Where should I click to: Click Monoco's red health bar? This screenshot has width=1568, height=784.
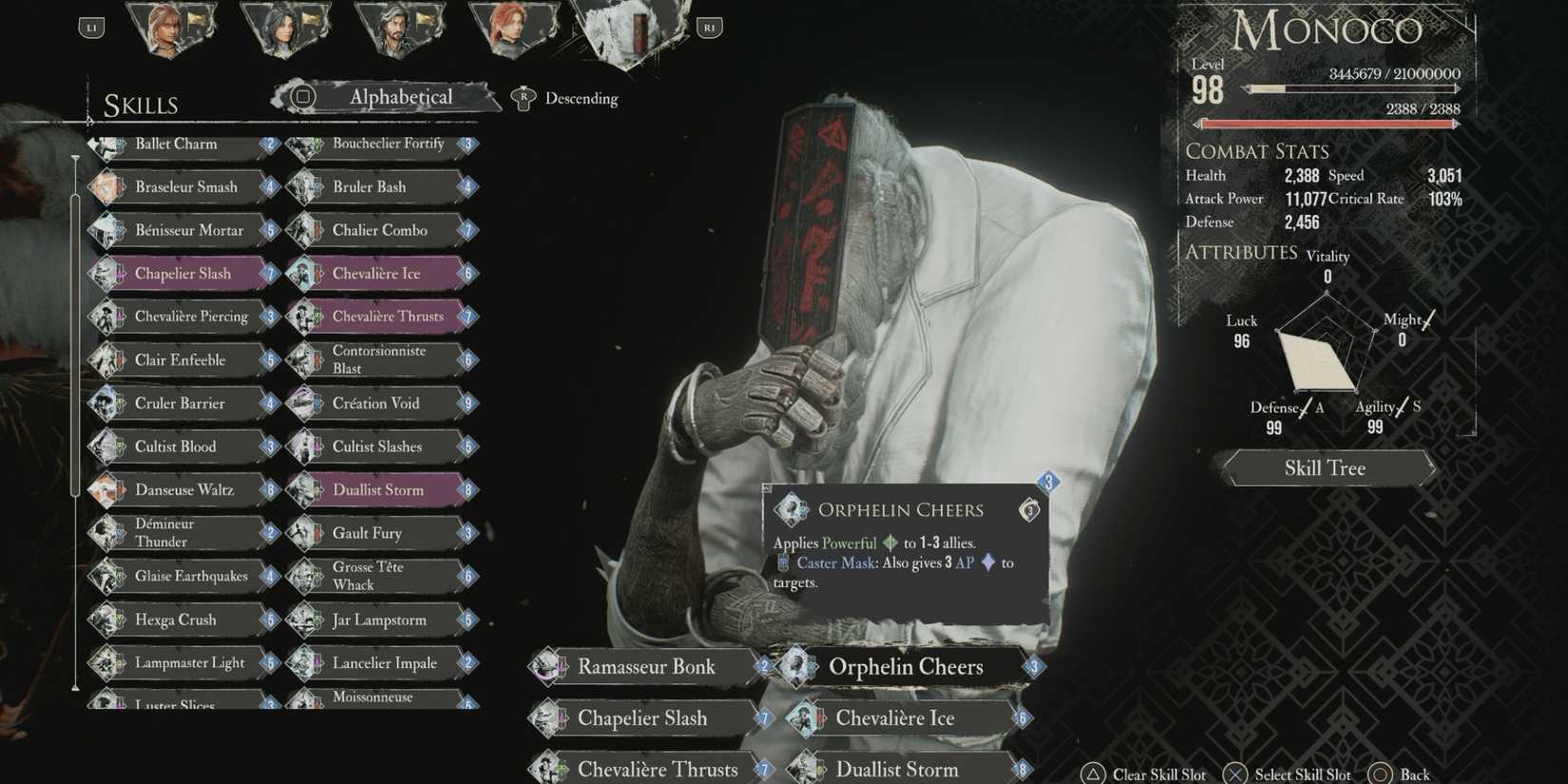coord(1326,122)
